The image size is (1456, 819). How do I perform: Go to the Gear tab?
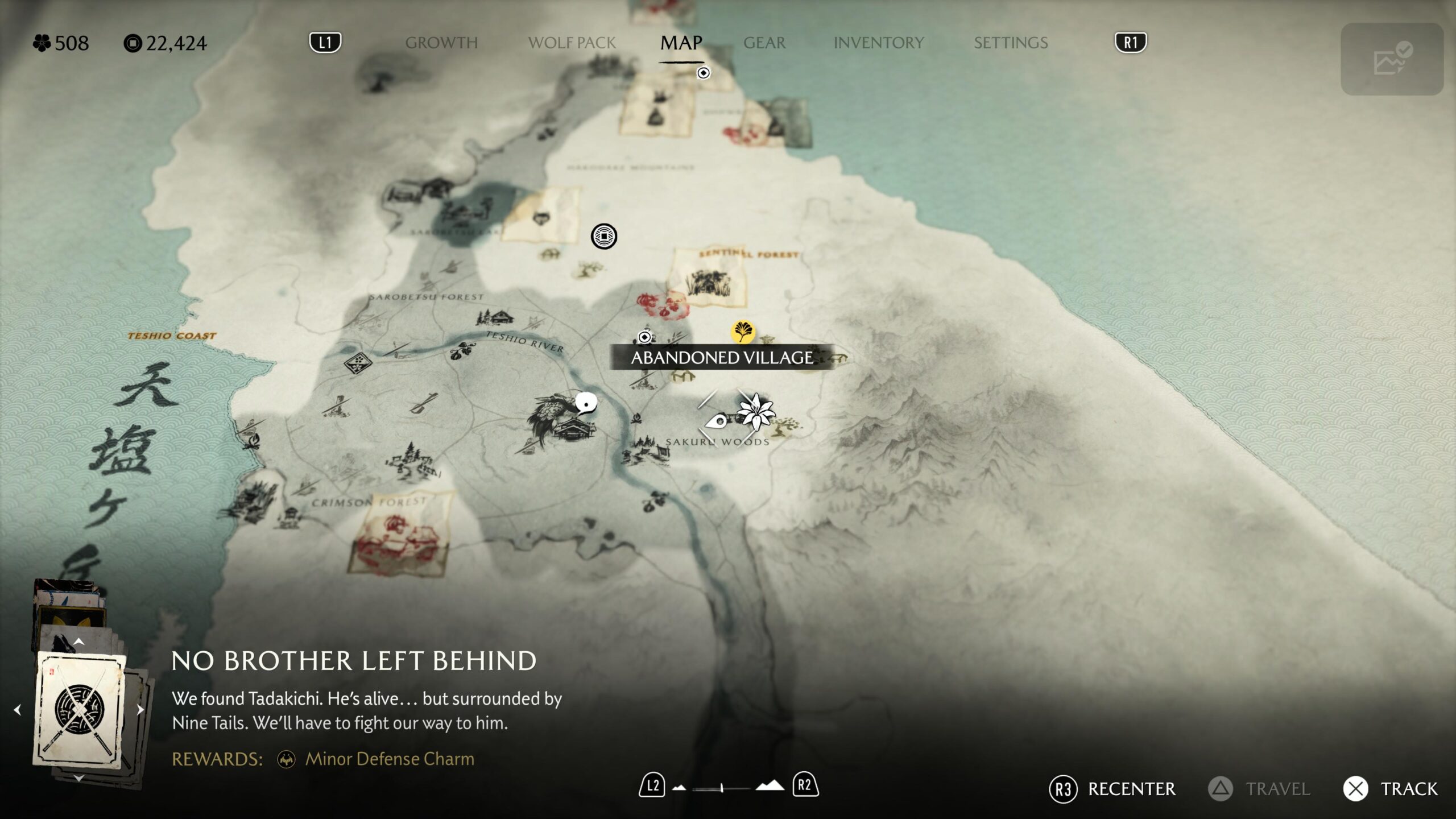[764, 43]
